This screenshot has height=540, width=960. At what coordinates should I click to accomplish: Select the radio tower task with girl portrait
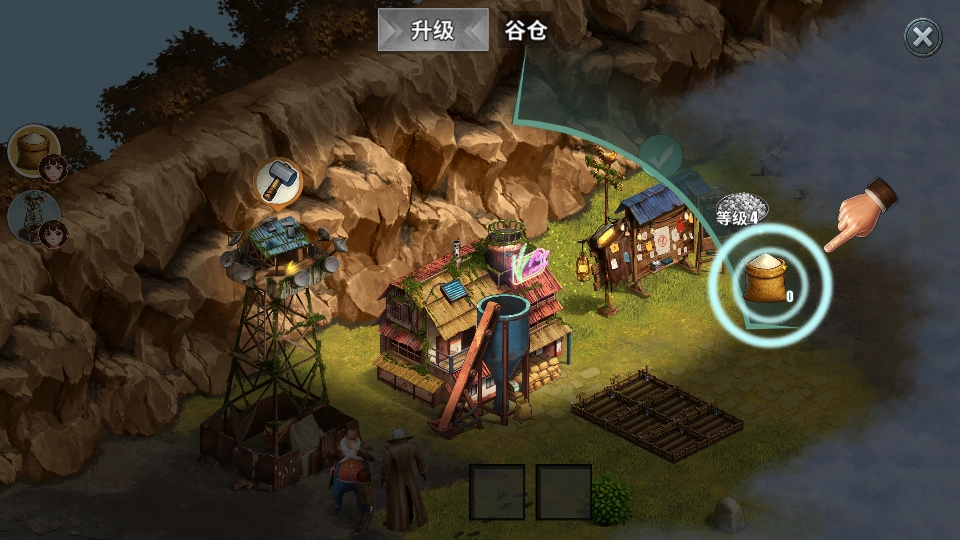[x=36, y=217]
